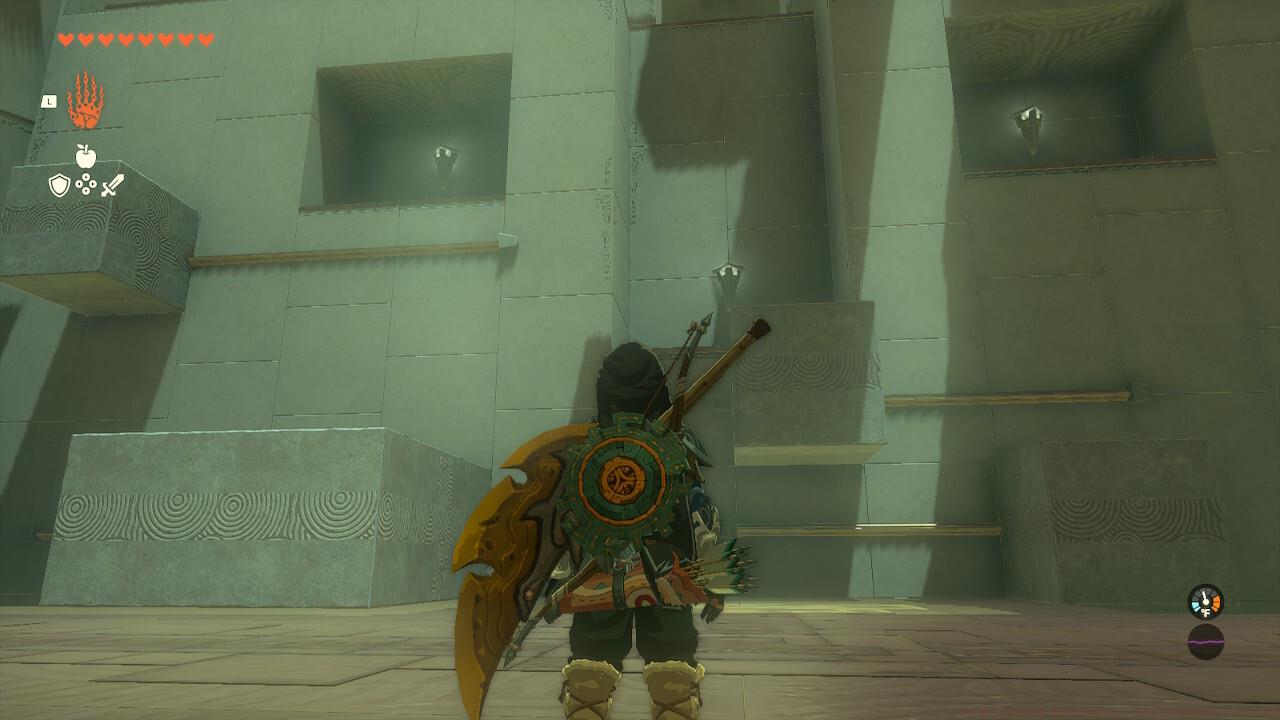Click the torch on the center wall
The width and height of the screenshot is (1280, 720).
pos(730,271)
